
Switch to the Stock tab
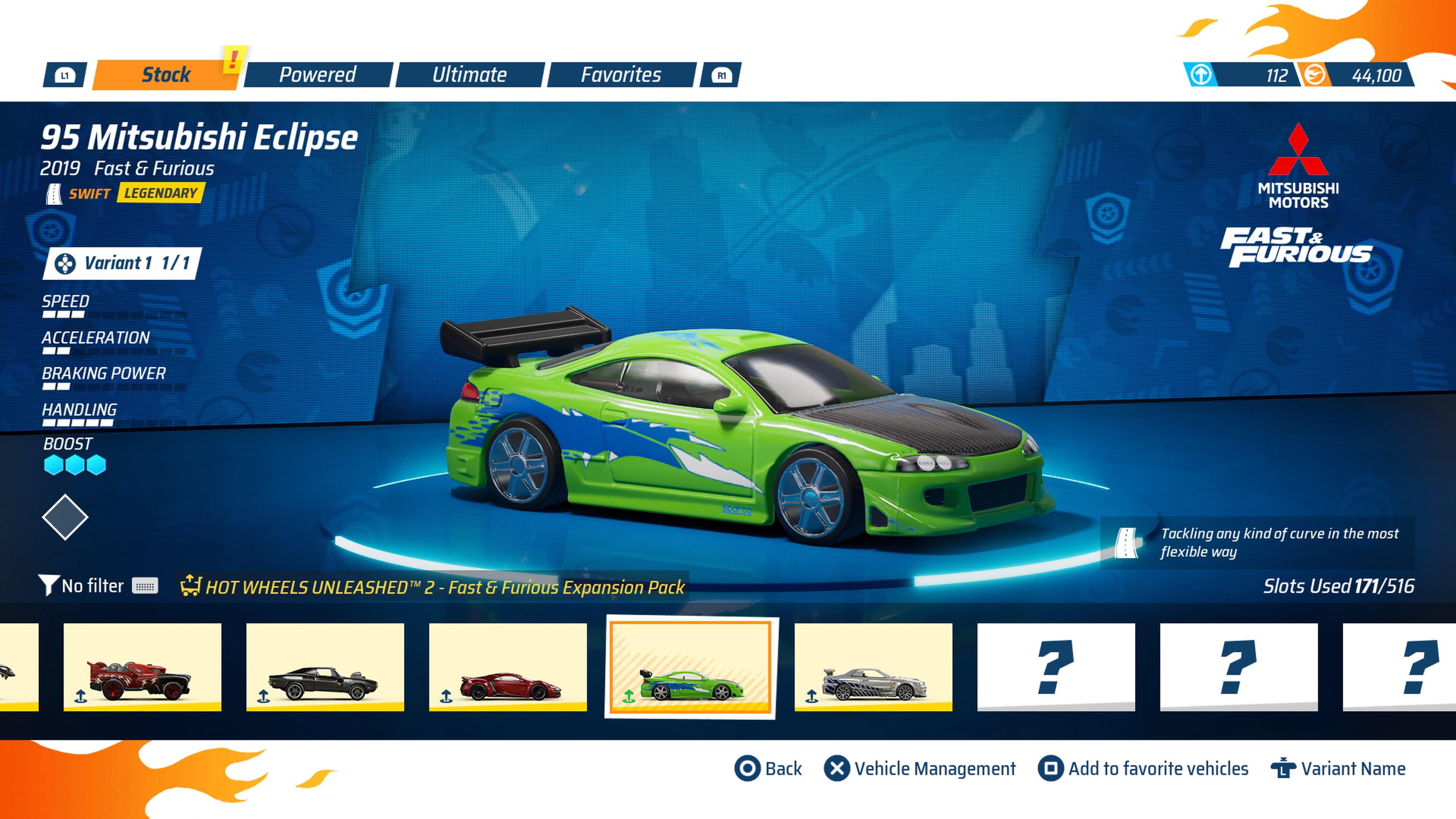click(165, 75)
